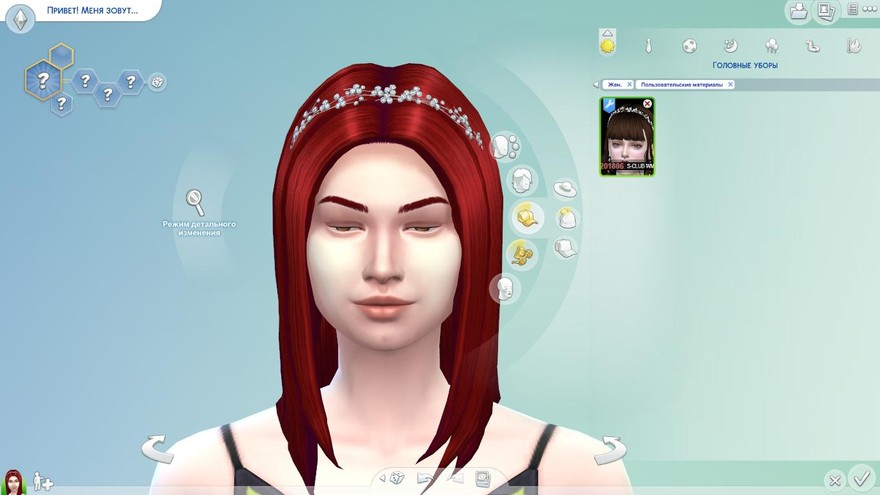This screenshot has width=880, height=495.
Task: Collapse the filter bar with the left arrow
Action: point(597,85)
